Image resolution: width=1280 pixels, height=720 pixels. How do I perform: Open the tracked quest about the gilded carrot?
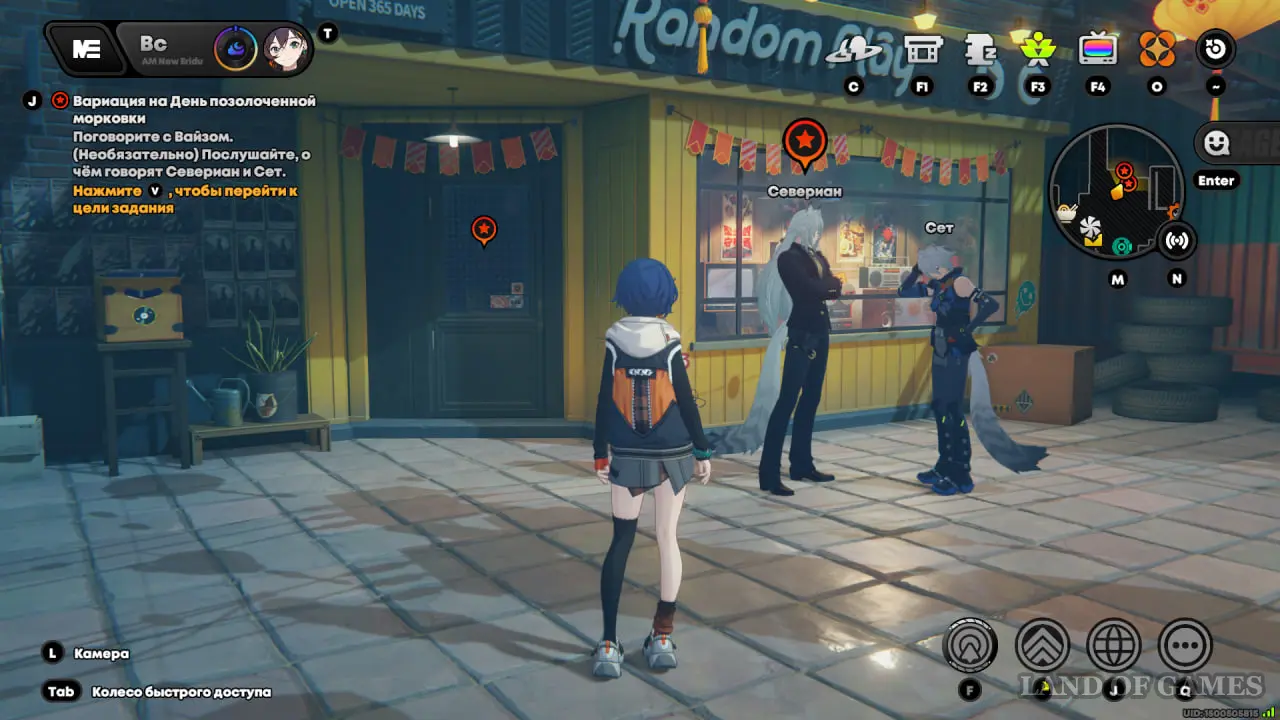pyautogui.click(x=192, y=108)
